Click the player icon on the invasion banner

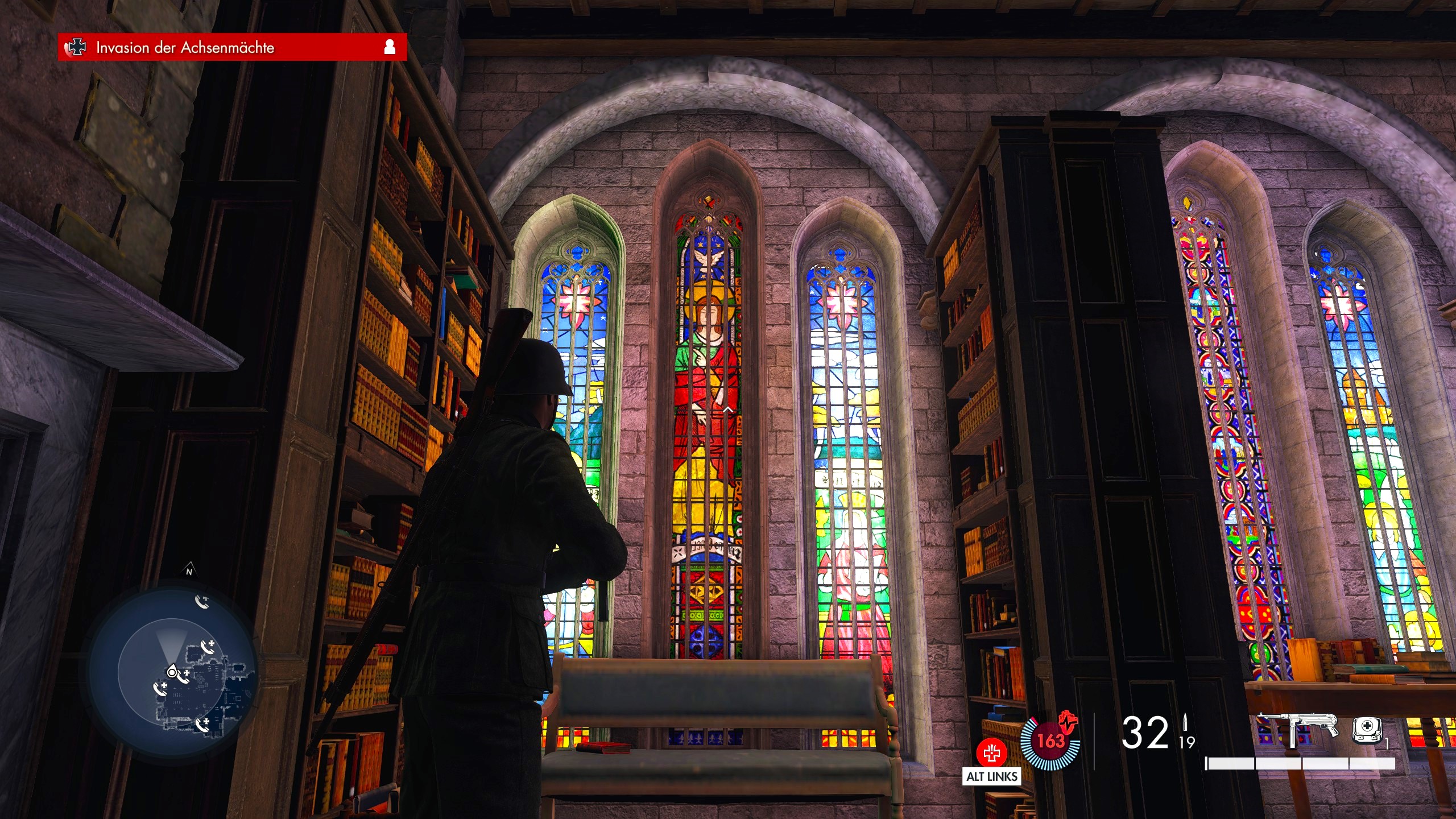coord(390,47)
